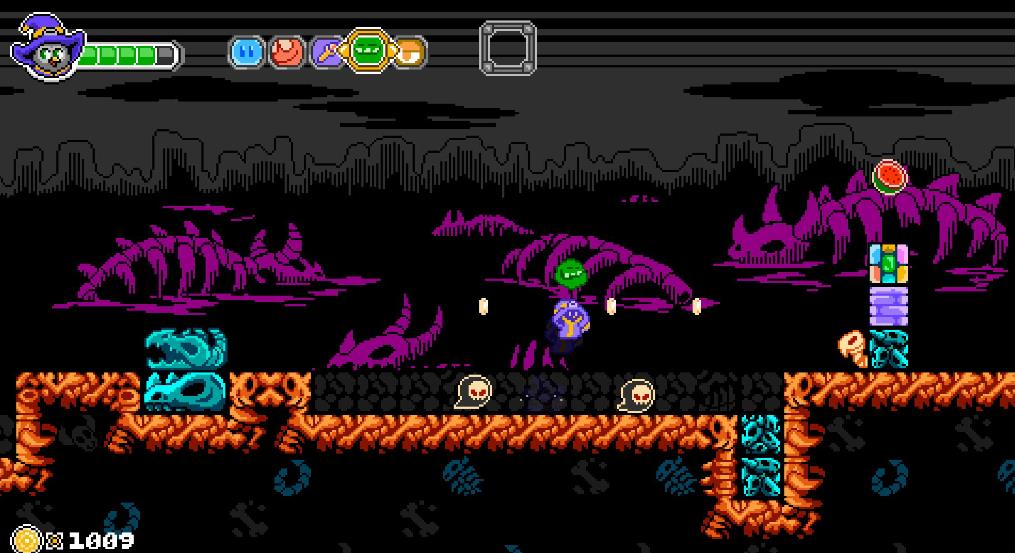Viewport: 1015px width, 553px height.
Task: Switch to the purple wand icon
Action: point(326,51)
